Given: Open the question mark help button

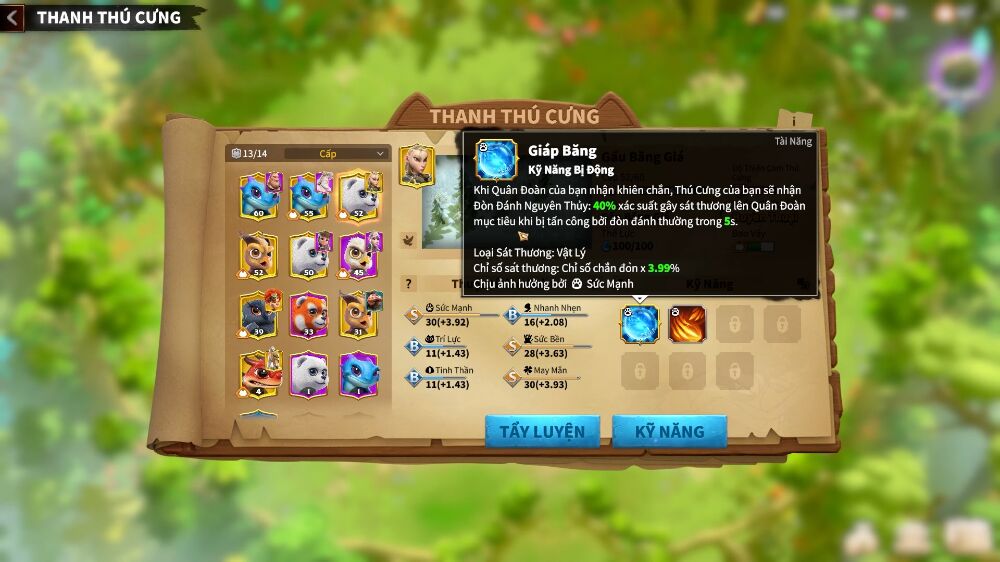Looking at the screenshot, I should point(408,284).
